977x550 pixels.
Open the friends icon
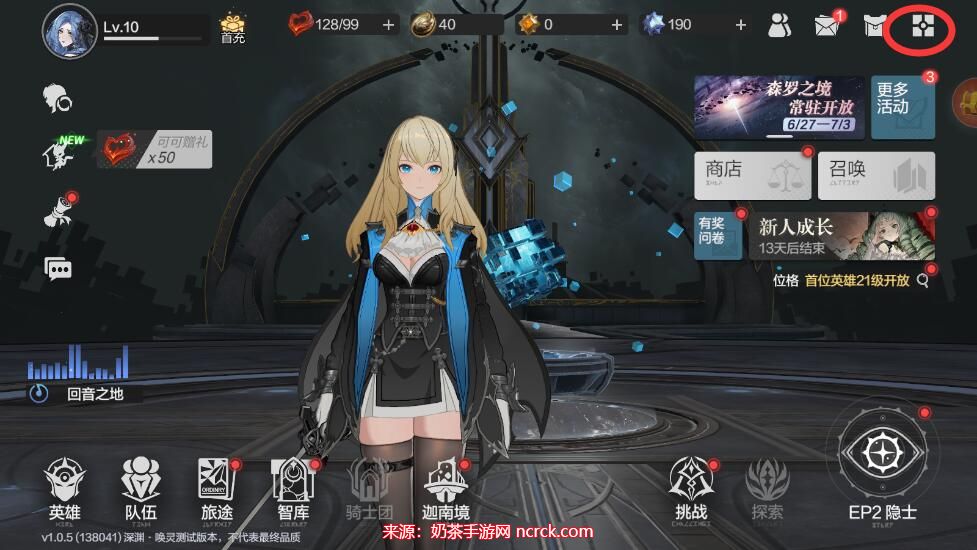tap(780, 26)
